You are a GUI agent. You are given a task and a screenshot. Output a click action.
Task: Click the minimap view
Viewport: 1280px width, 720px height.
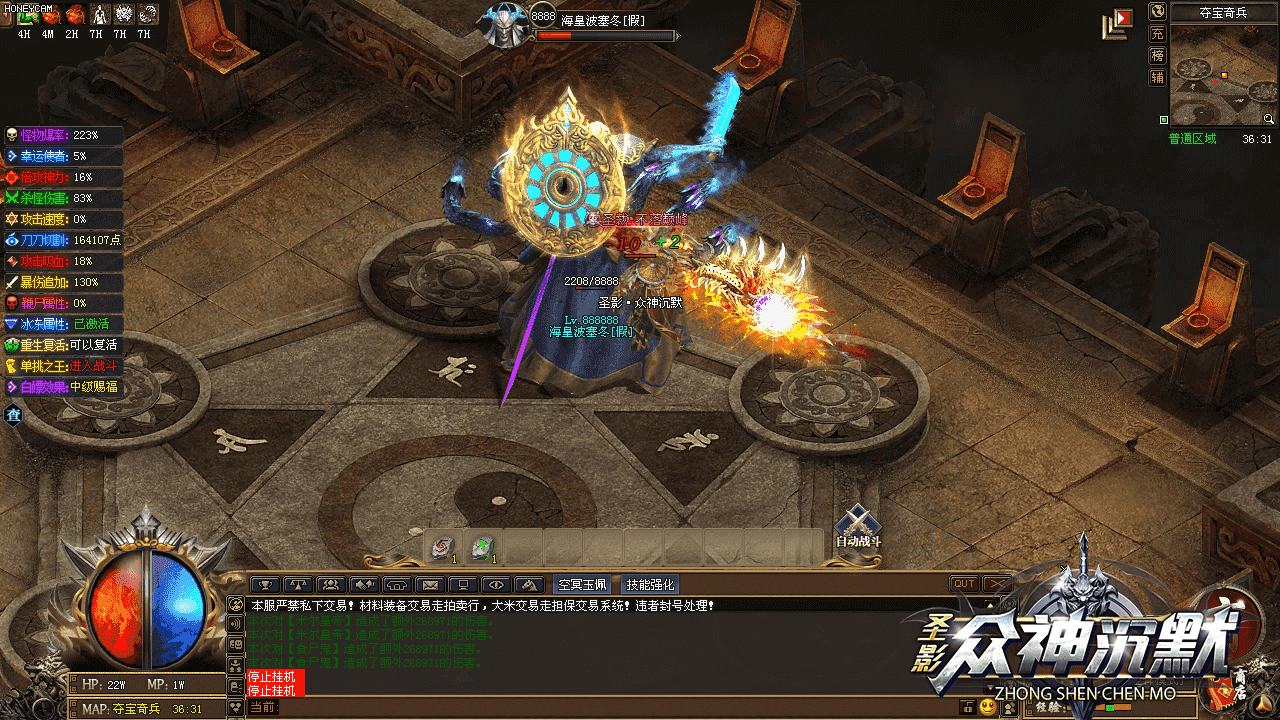click(x=1222, y=74)
